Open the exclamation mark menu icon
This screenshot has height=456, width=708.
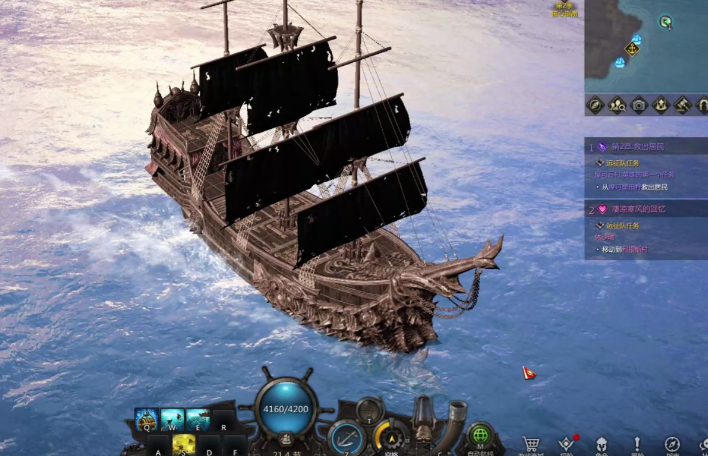point(637,443)
